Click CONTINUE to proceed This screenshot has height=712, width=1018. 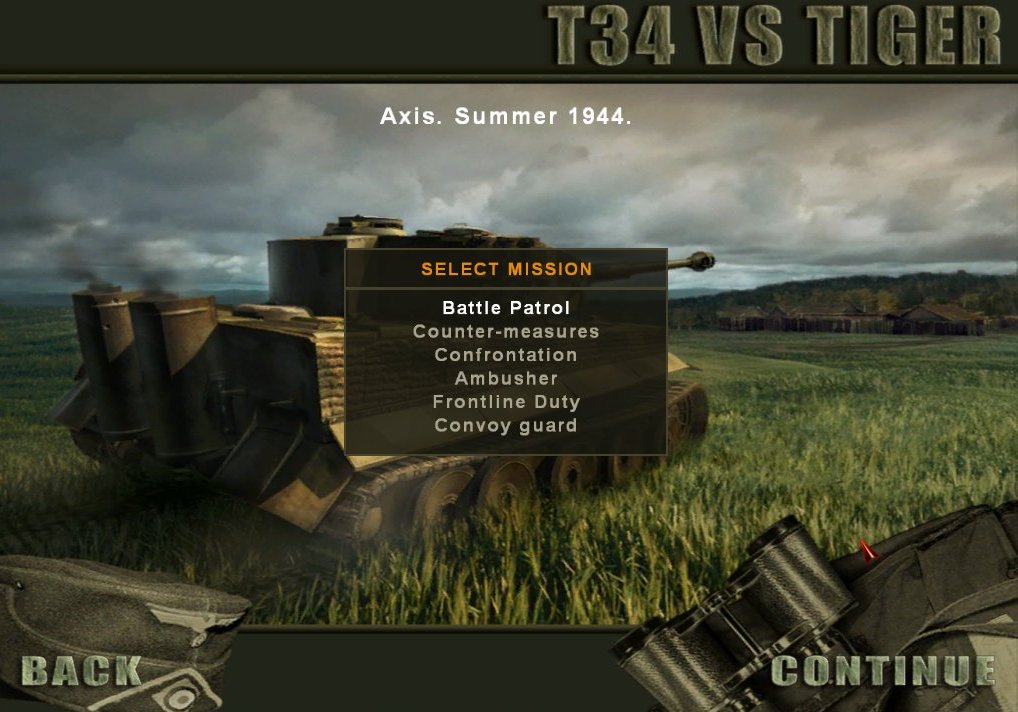(885, 671)
